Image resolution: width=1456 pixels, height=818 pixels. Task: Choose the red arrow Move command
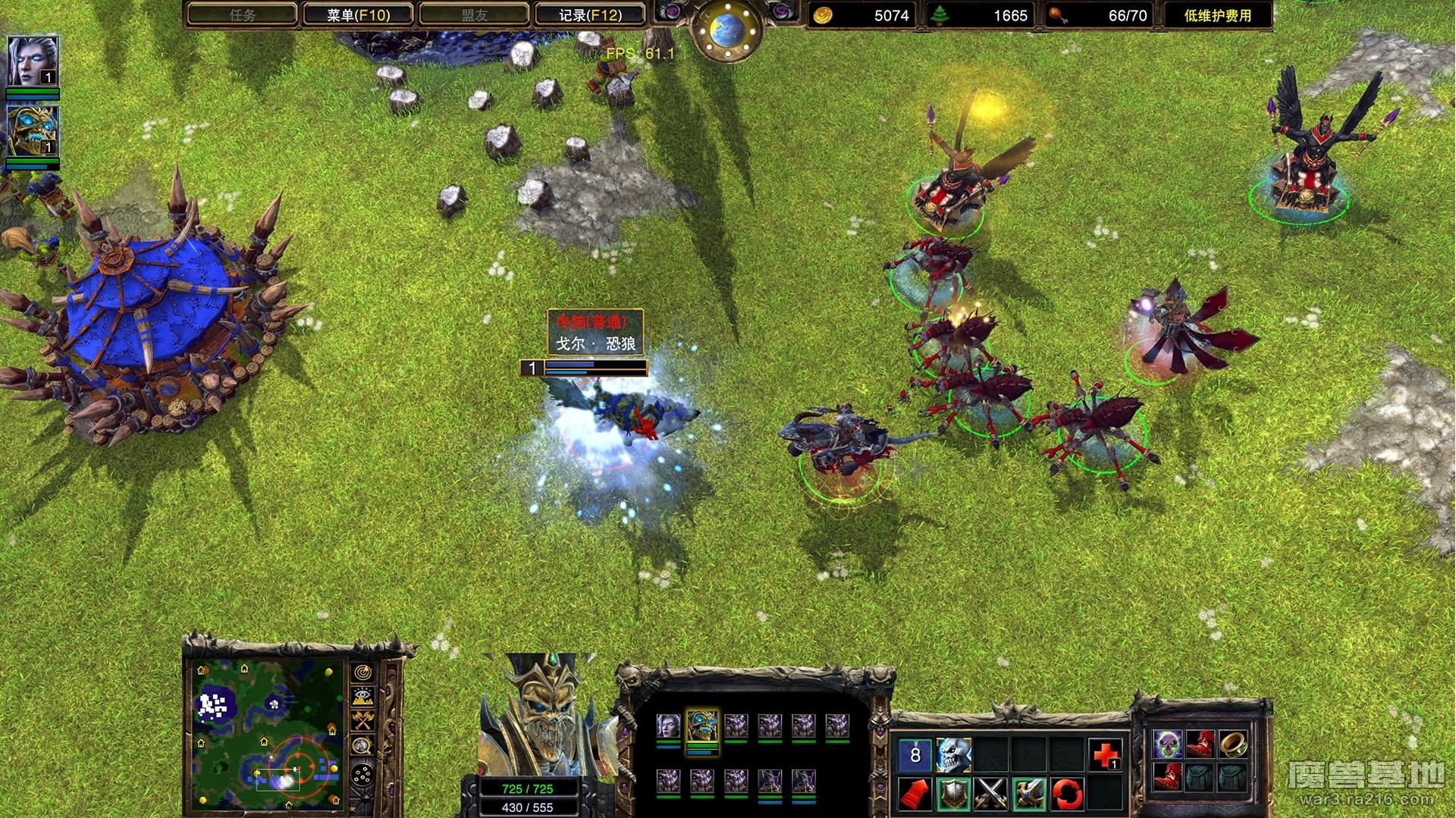(915, 794)
